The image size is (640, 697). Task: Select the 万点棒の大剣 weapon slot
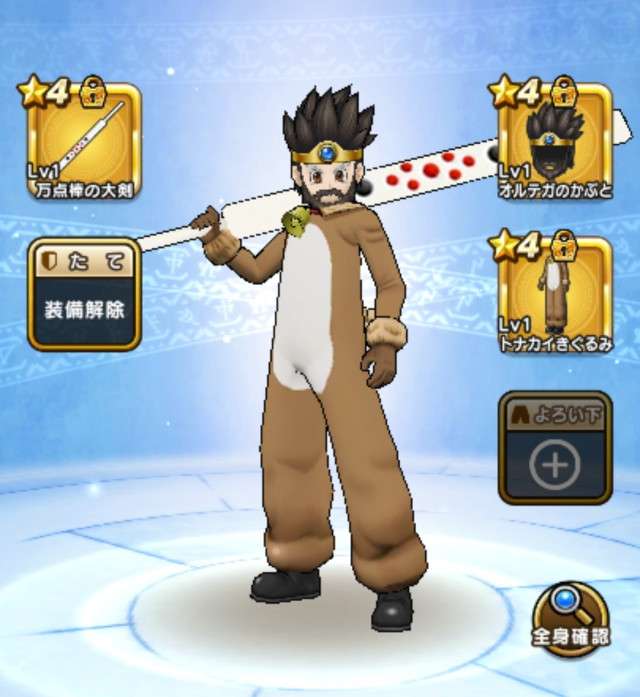click(83, 142)
